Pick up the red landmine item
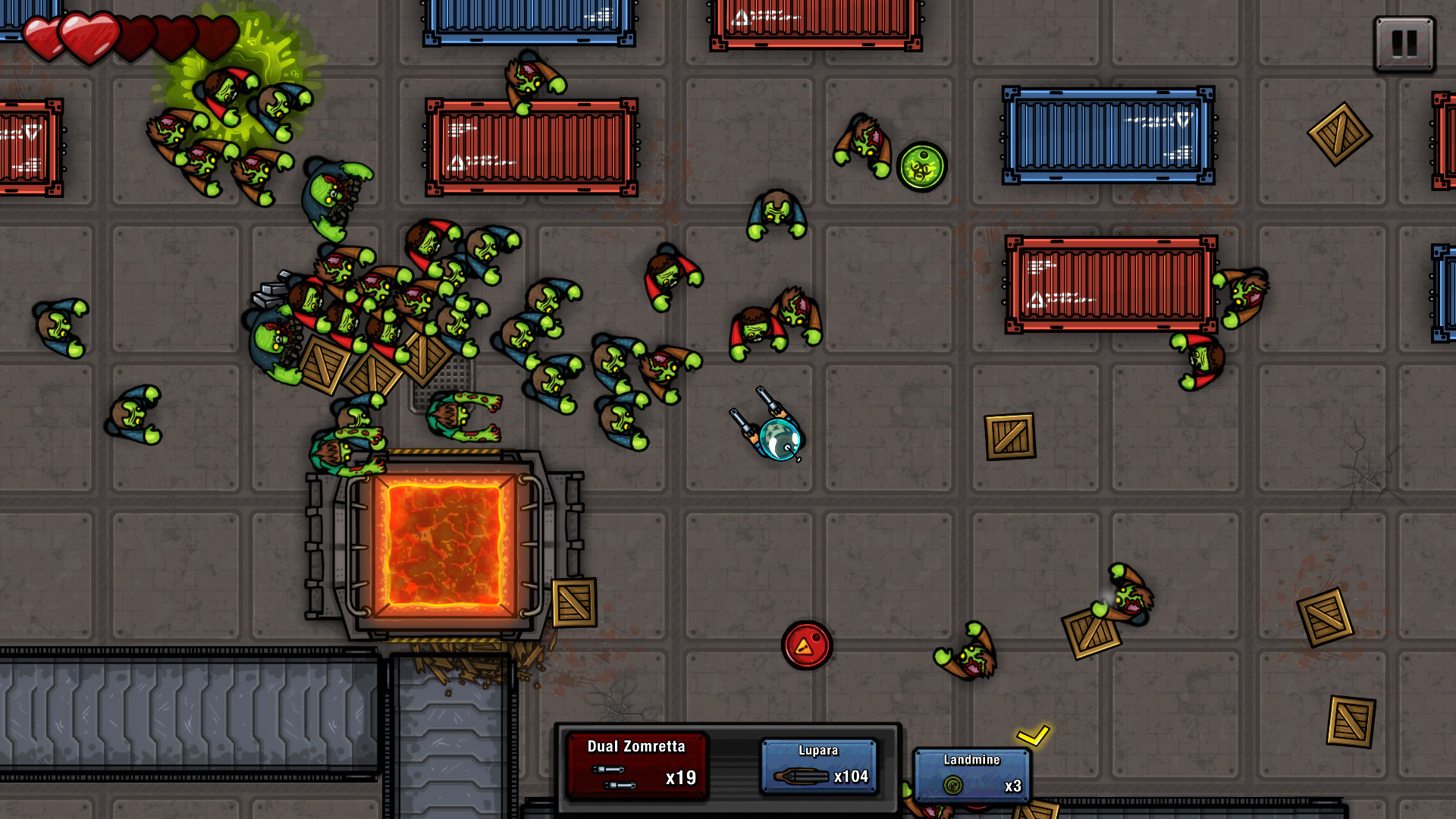 pyautogui.click(x=808, y=646)
